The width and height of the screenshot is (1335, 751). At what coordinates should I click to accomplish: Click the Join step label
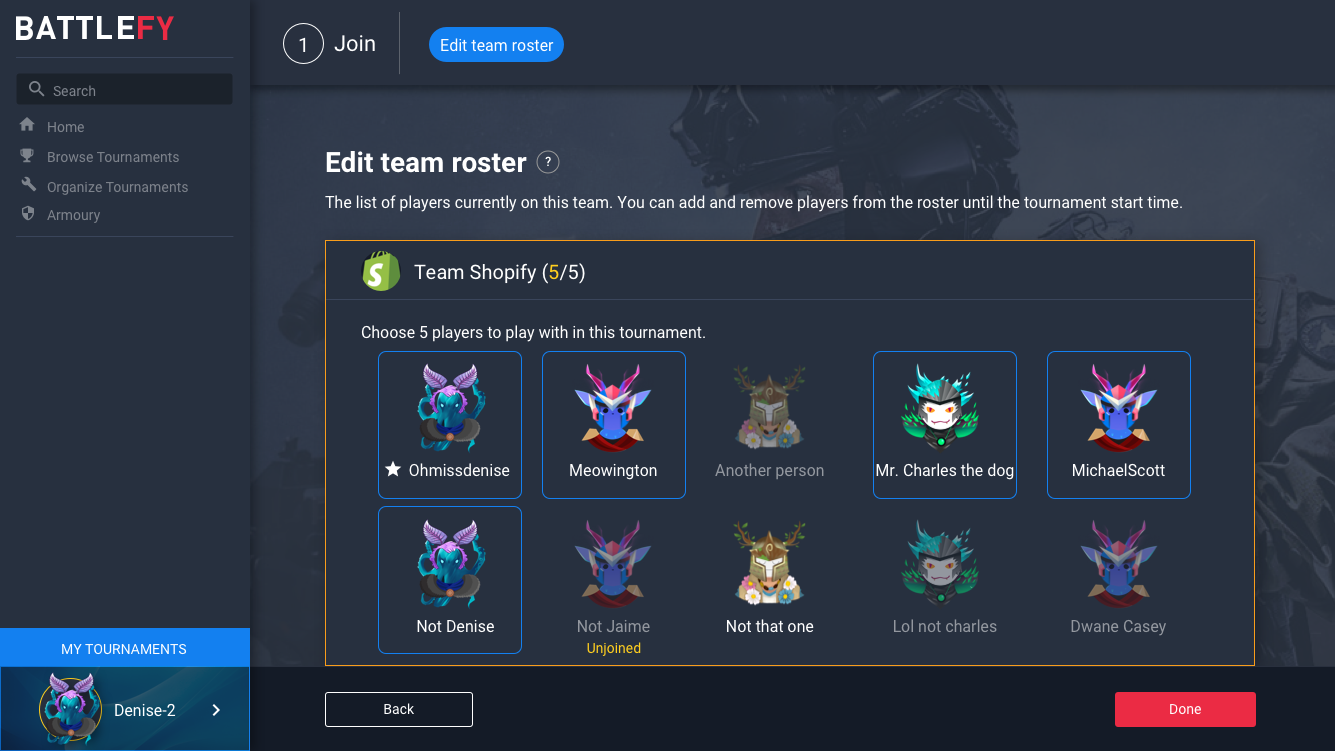[x=356, y=43]
